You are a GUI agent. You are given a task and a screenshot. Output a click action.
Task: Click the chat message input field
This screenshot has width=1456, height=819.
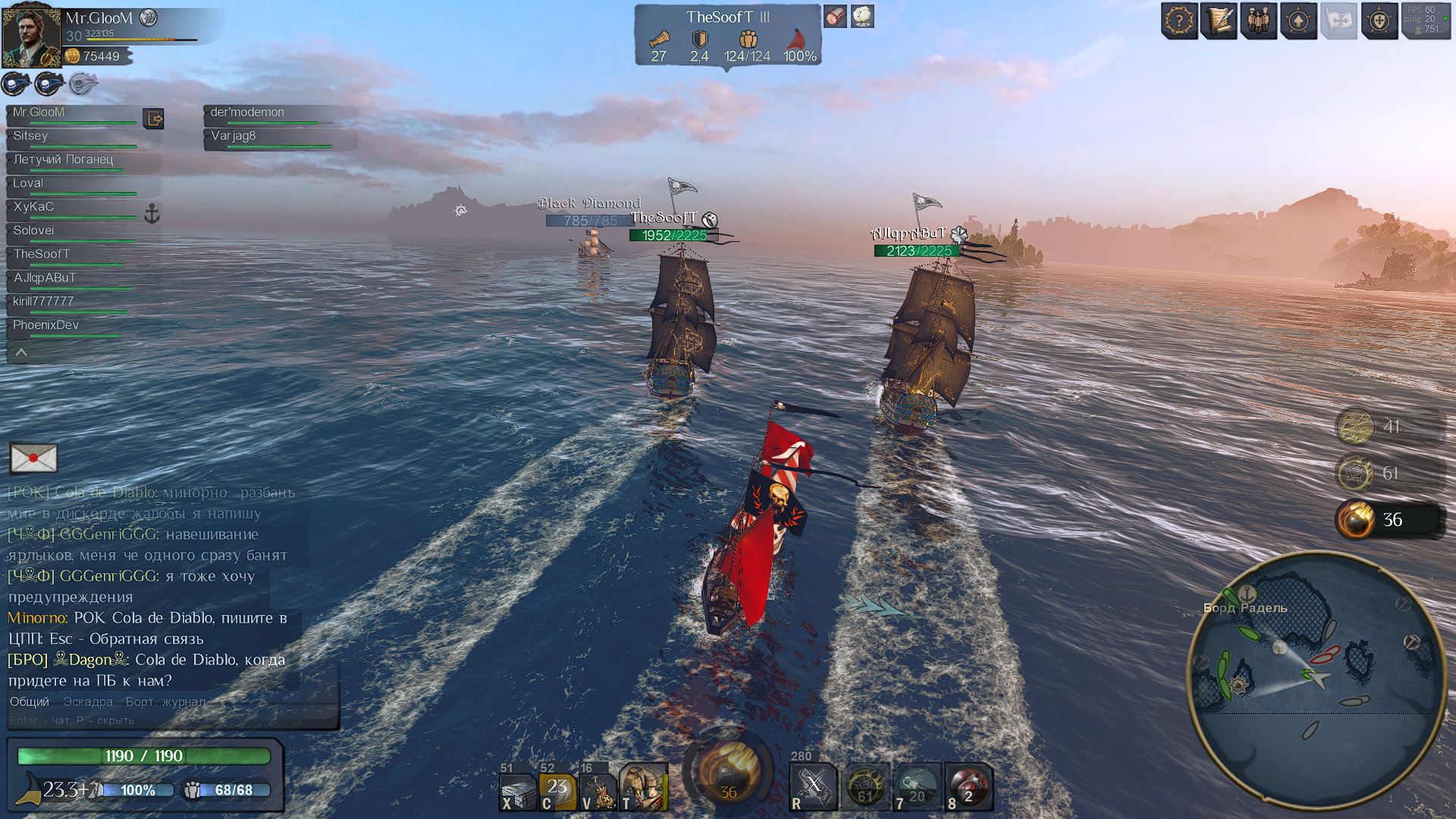[152, 720]
